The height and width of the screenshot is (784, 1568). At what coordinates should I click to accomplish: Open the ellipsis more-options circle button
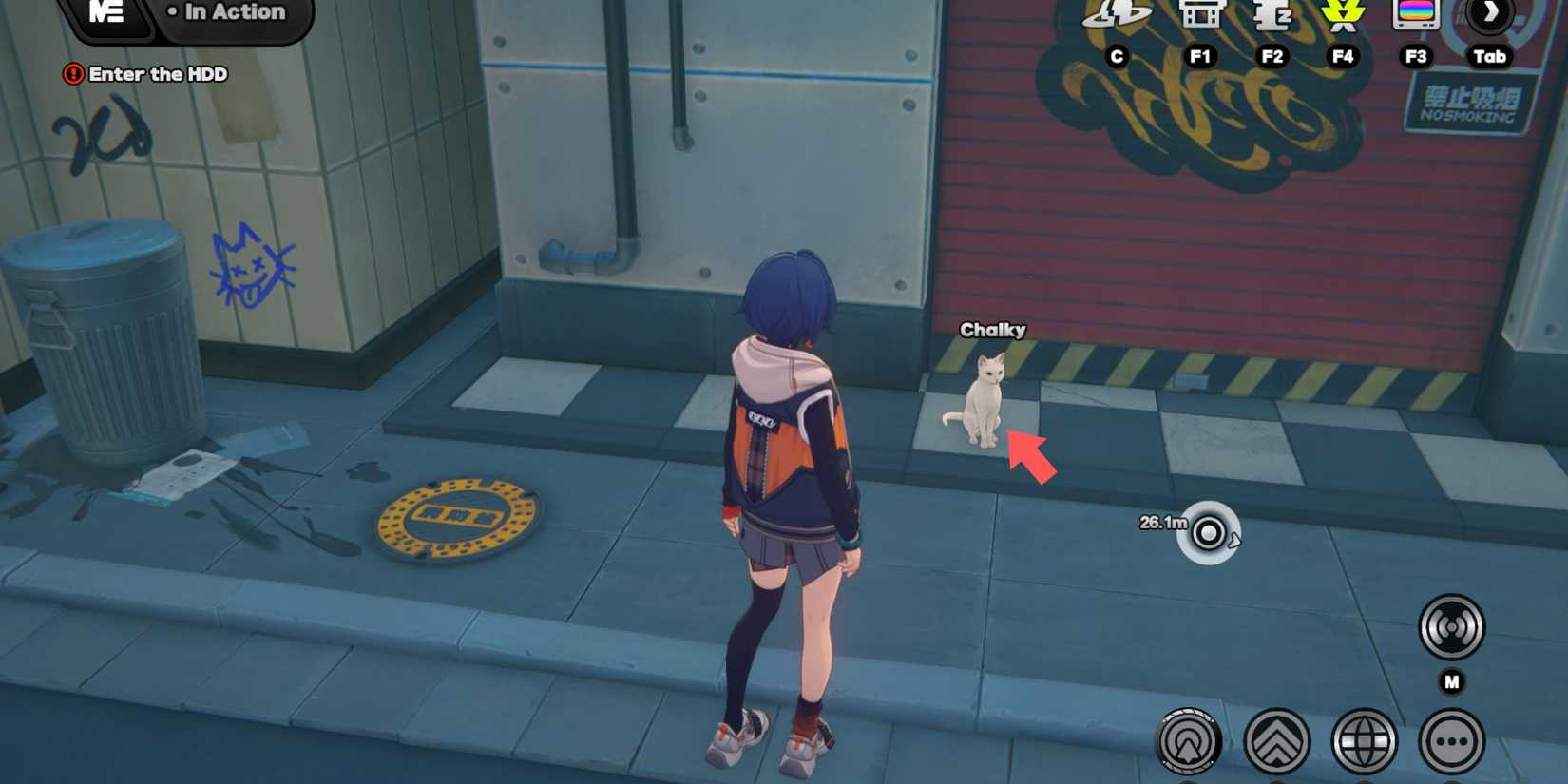coord(1452,739)
